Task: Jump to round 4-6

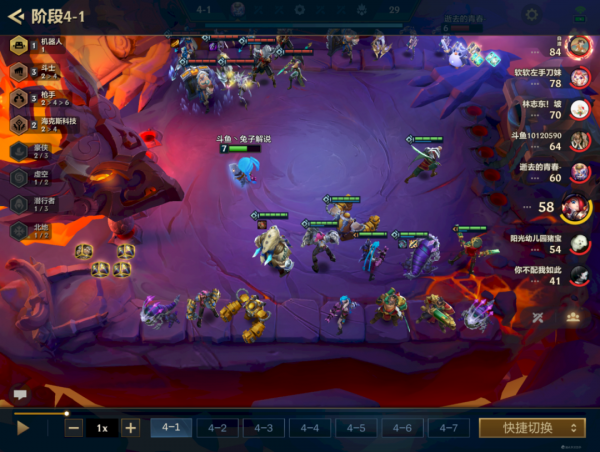Action: click(401, 428)
